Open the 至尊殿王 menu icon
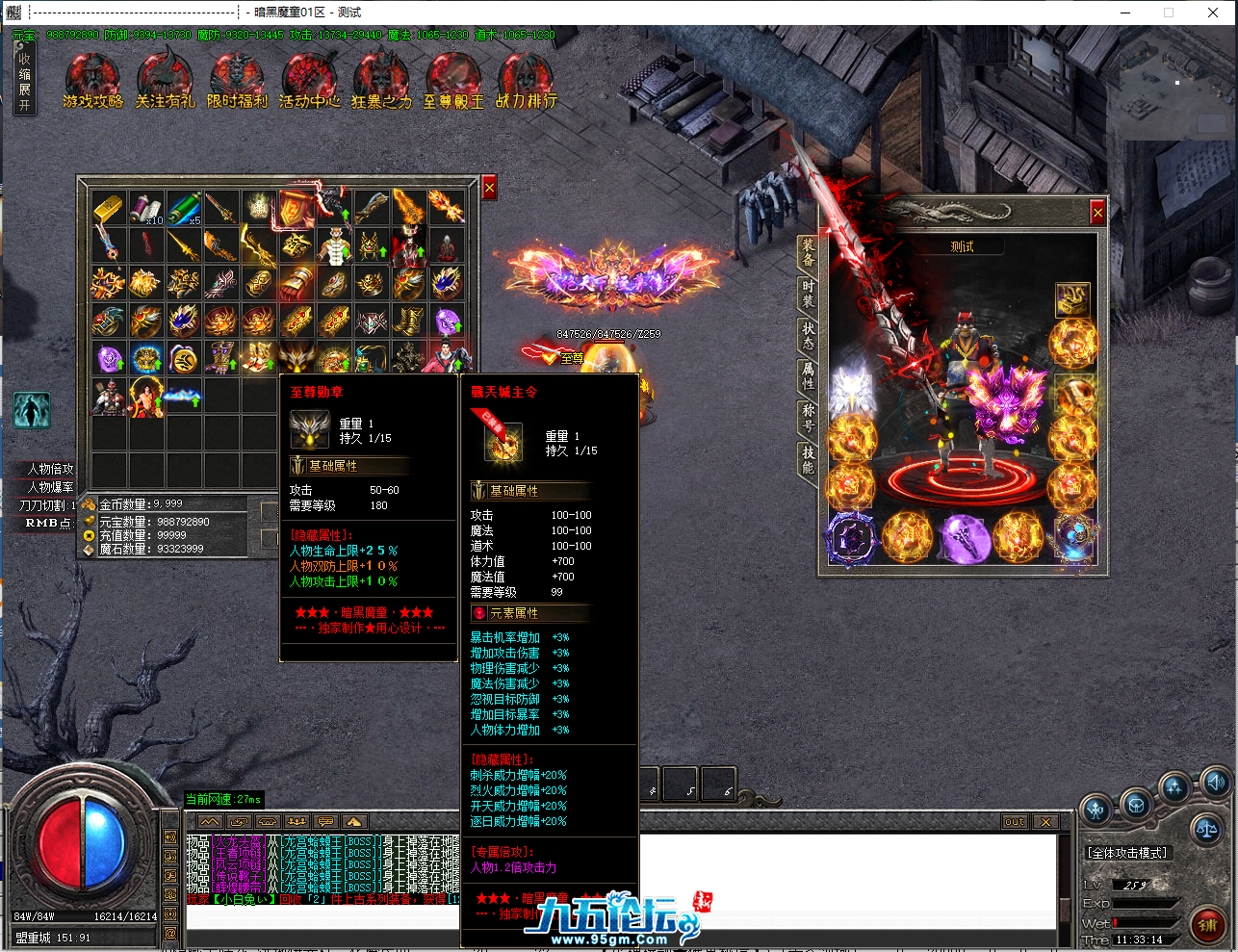1238x952 pixels. (453, 79)
